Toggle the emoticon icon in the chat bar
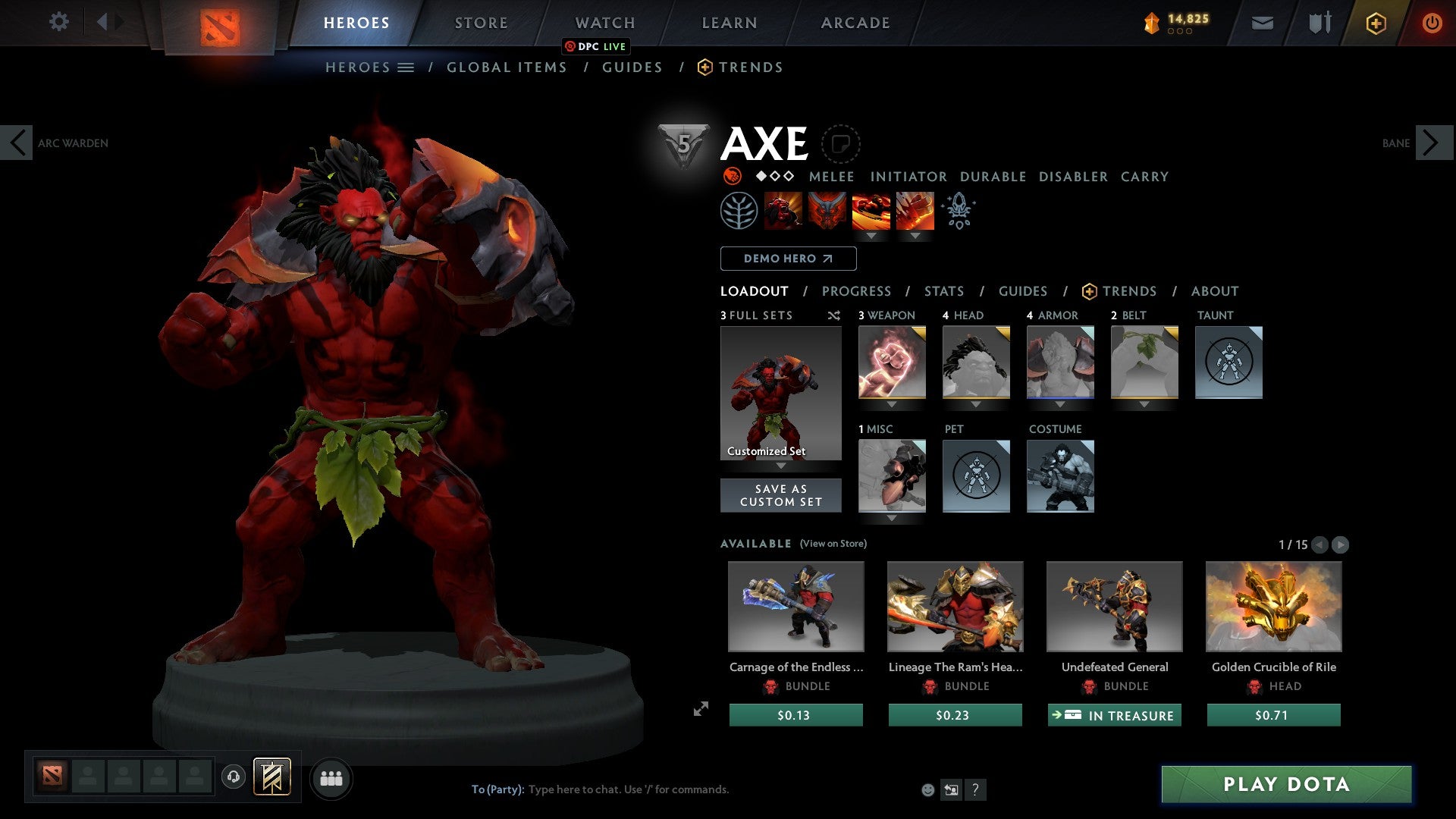Viewport: 1456px width, 819px height. point(926,789)
